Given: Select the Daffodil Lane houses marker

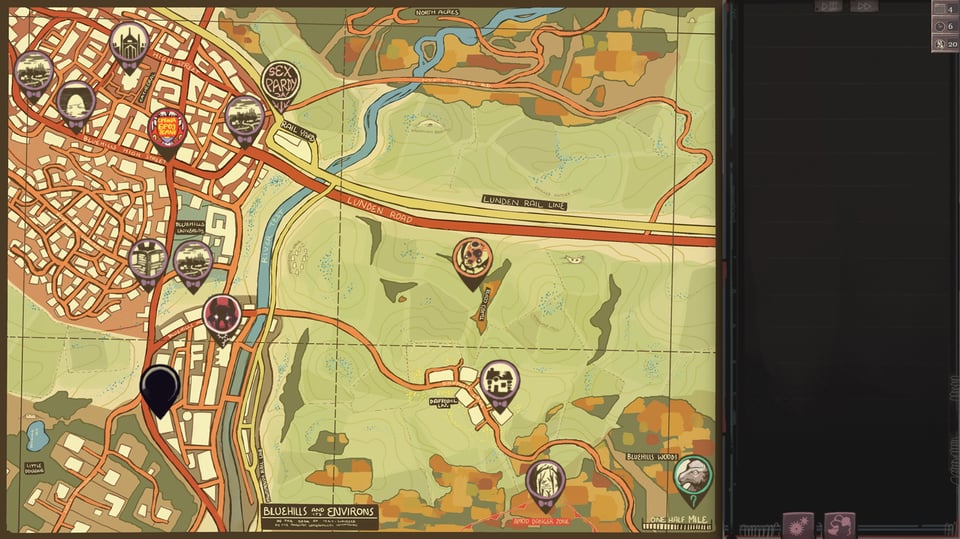Looking at the screenshot, I should [x=499, y=381].
